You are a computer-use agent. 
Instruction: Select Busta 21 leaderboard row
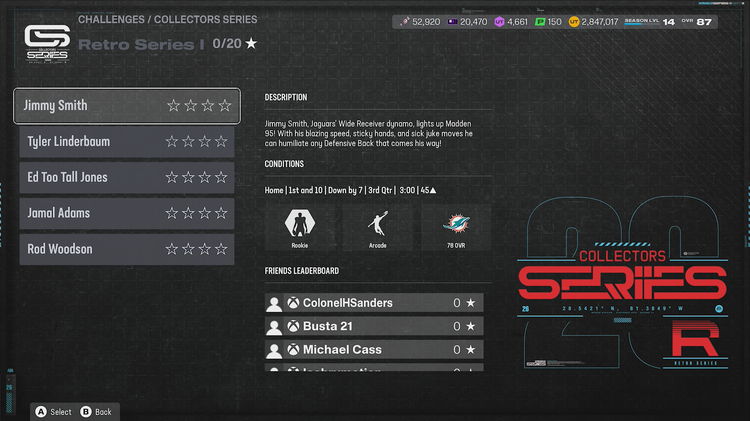coord(374,326)
